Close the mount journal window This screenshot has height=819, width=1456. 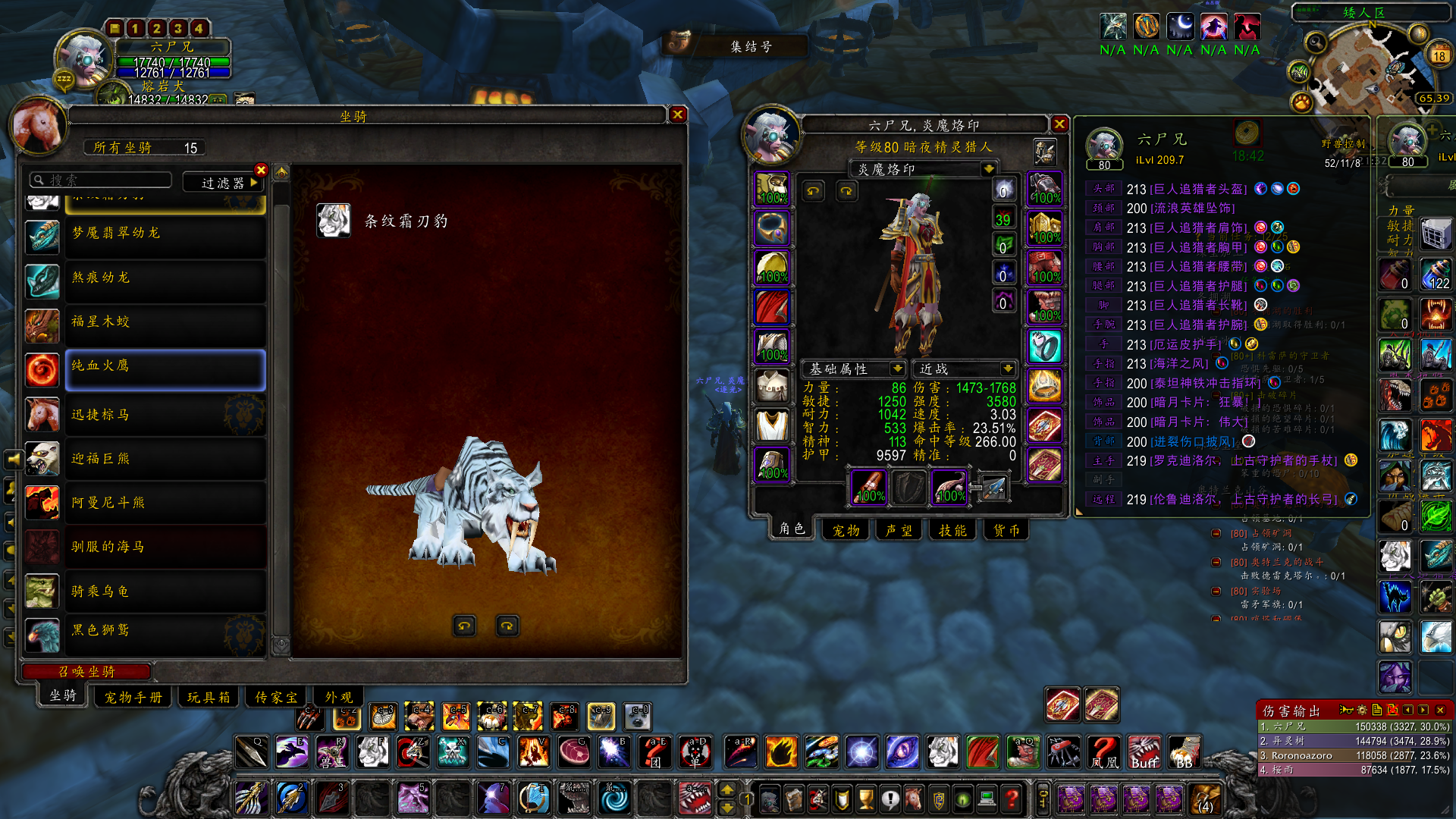[677, 115]
